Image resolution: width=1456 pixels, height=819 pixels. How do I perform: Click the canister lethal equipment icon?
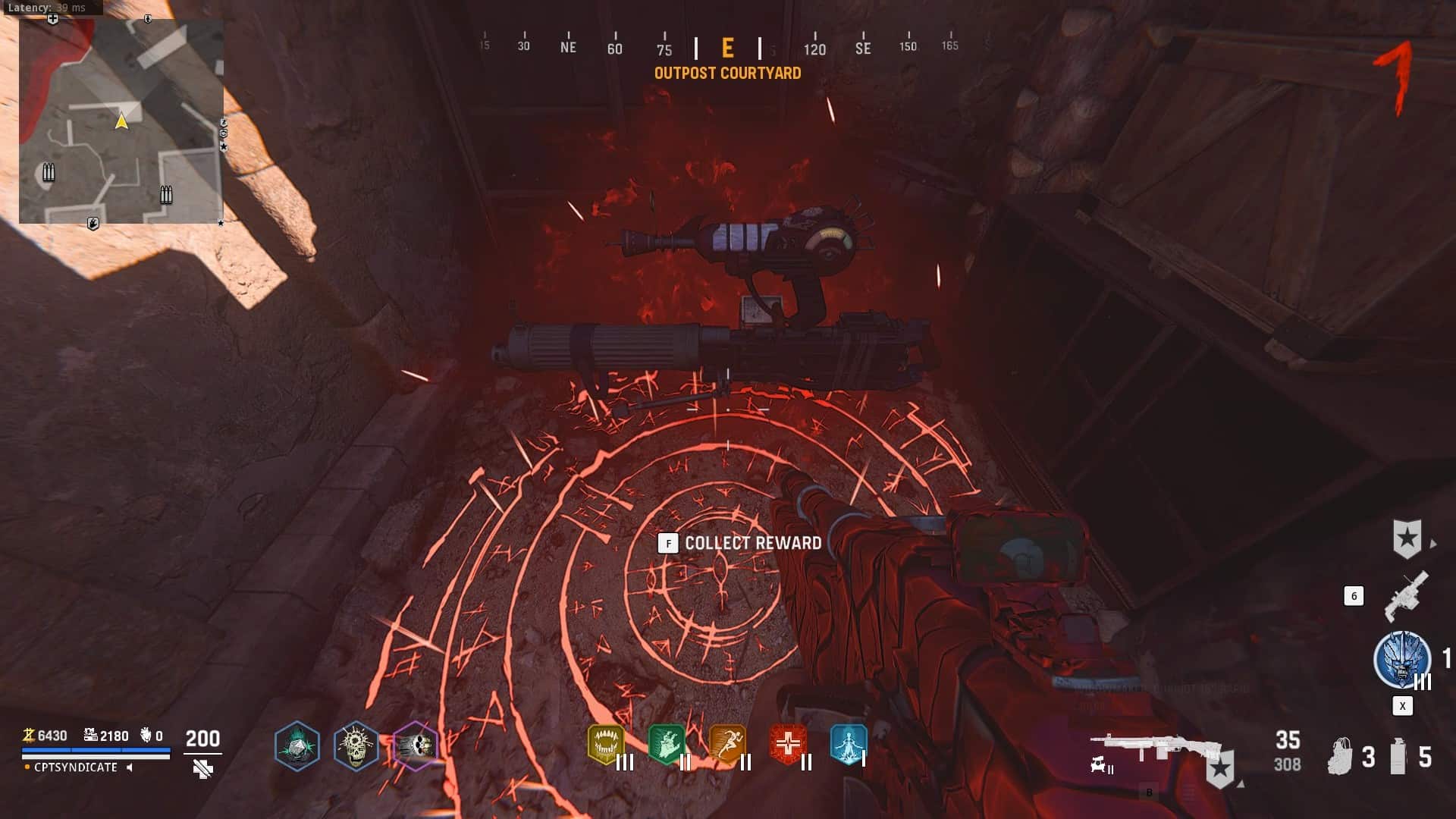pyautogui.click(x=1398, y=756)
